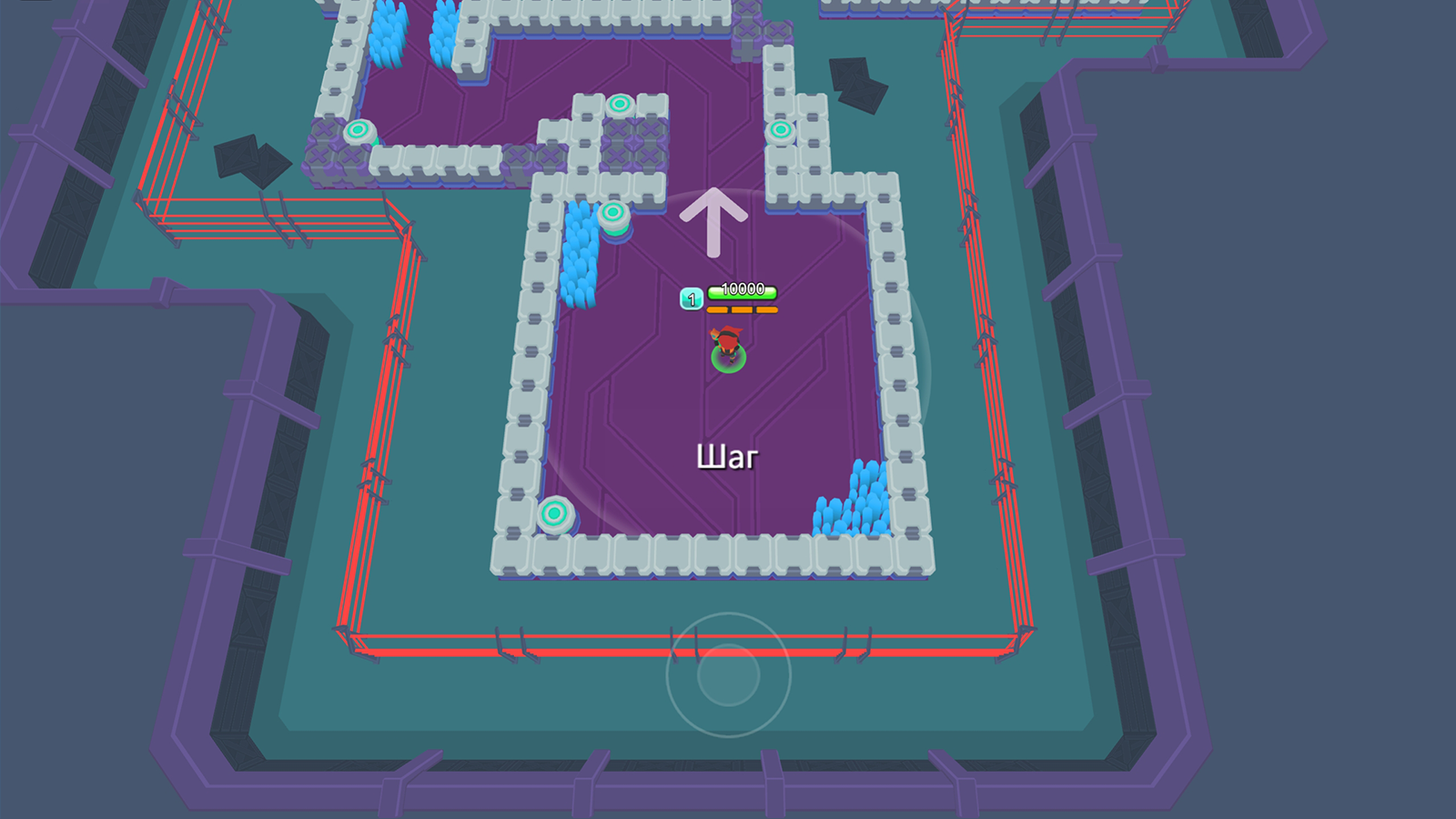Tap the green pad atop the upper wall
This screenshot has height=819, width=1456.
(x=622, y=103)
